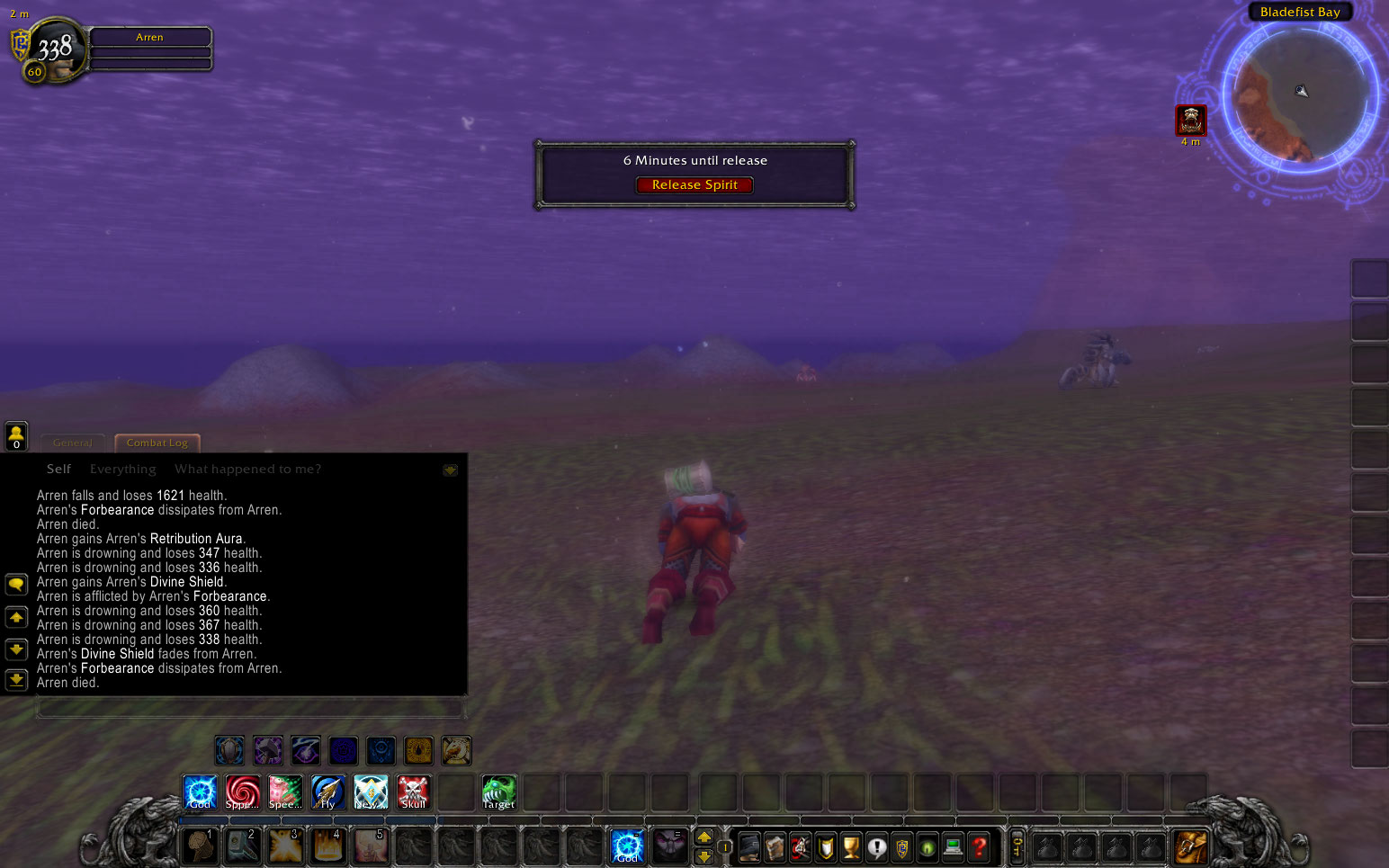Open the Talents pane icon
Viewport: 1389px width, 868px height.
800,846
